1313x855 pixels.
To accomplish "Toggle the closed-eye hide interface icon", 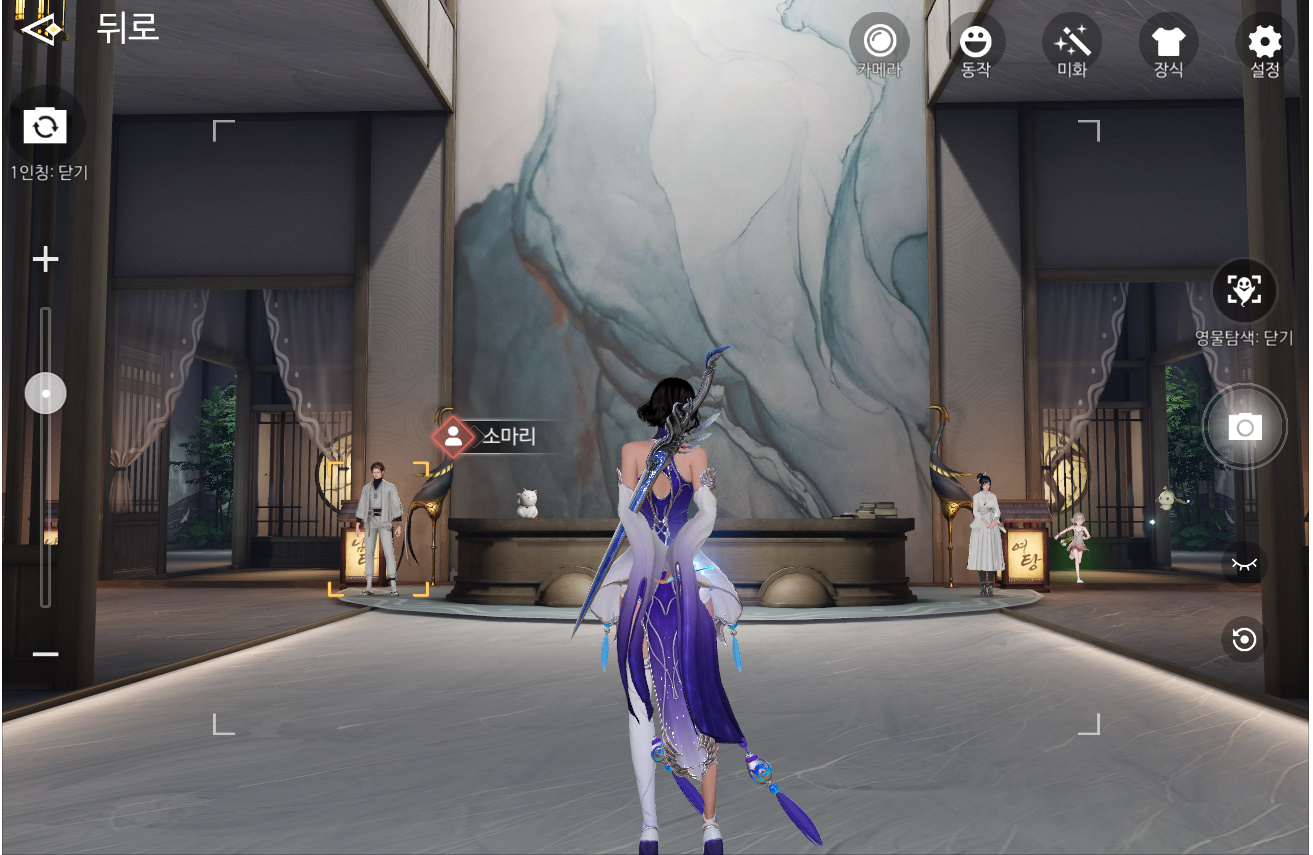I will coord(1244,564).
